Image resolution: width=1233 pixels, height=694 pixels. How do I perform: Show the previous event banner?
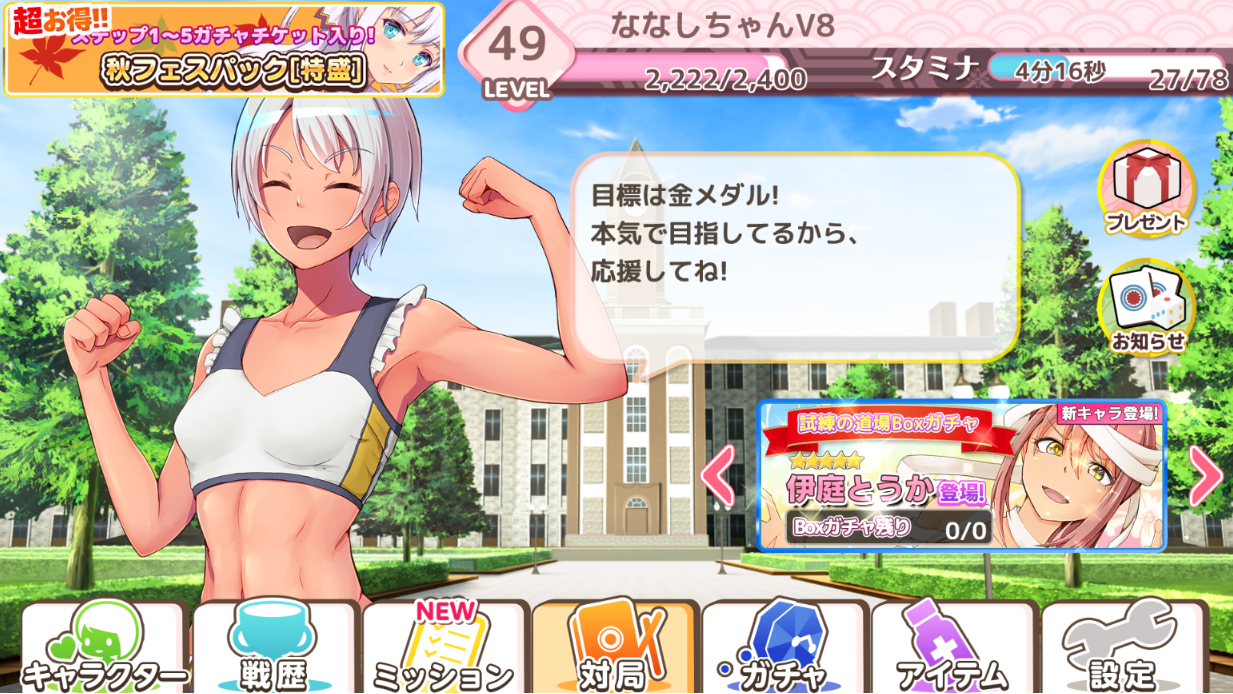(719, 476)
